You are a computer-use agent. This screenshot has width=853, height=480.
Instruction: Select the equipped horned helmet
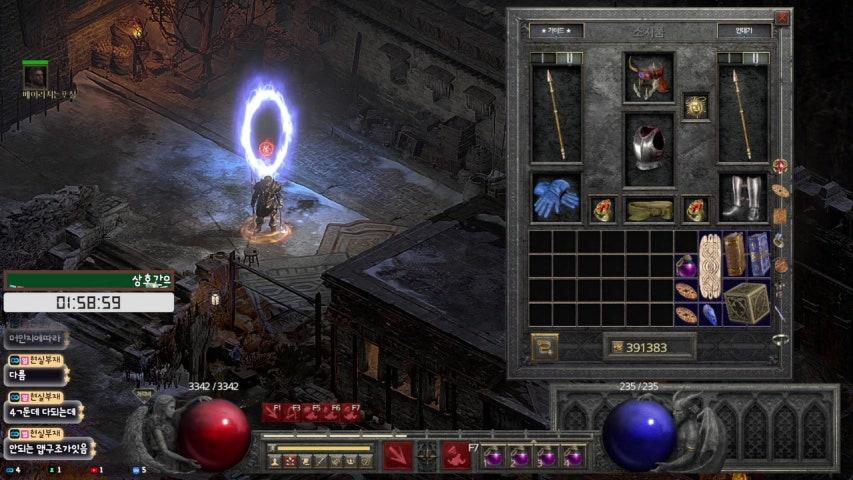tap(649, 77)
